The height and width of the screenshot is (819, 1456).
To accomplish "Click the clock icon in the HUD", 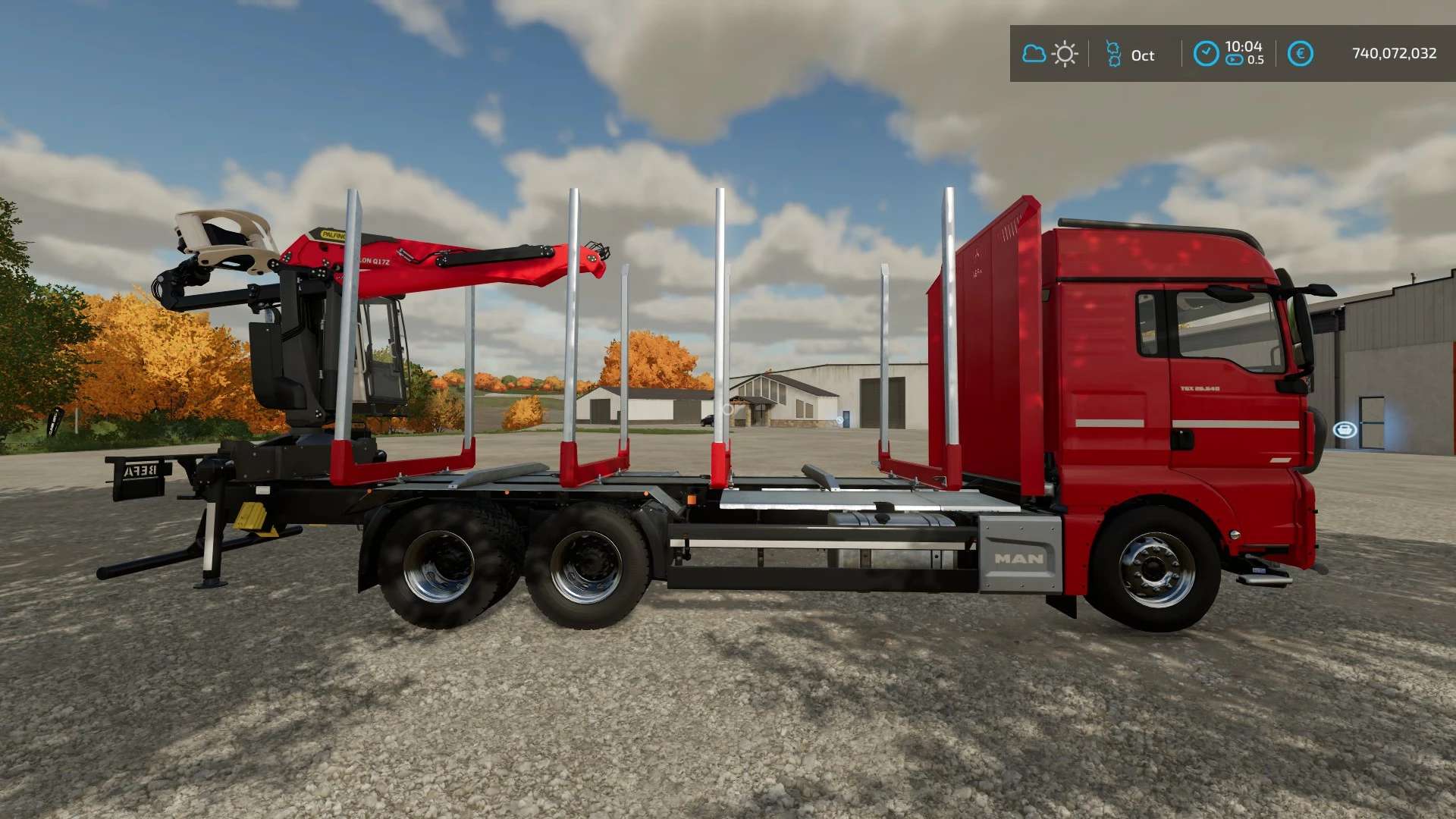I will tap(1206, 54).
